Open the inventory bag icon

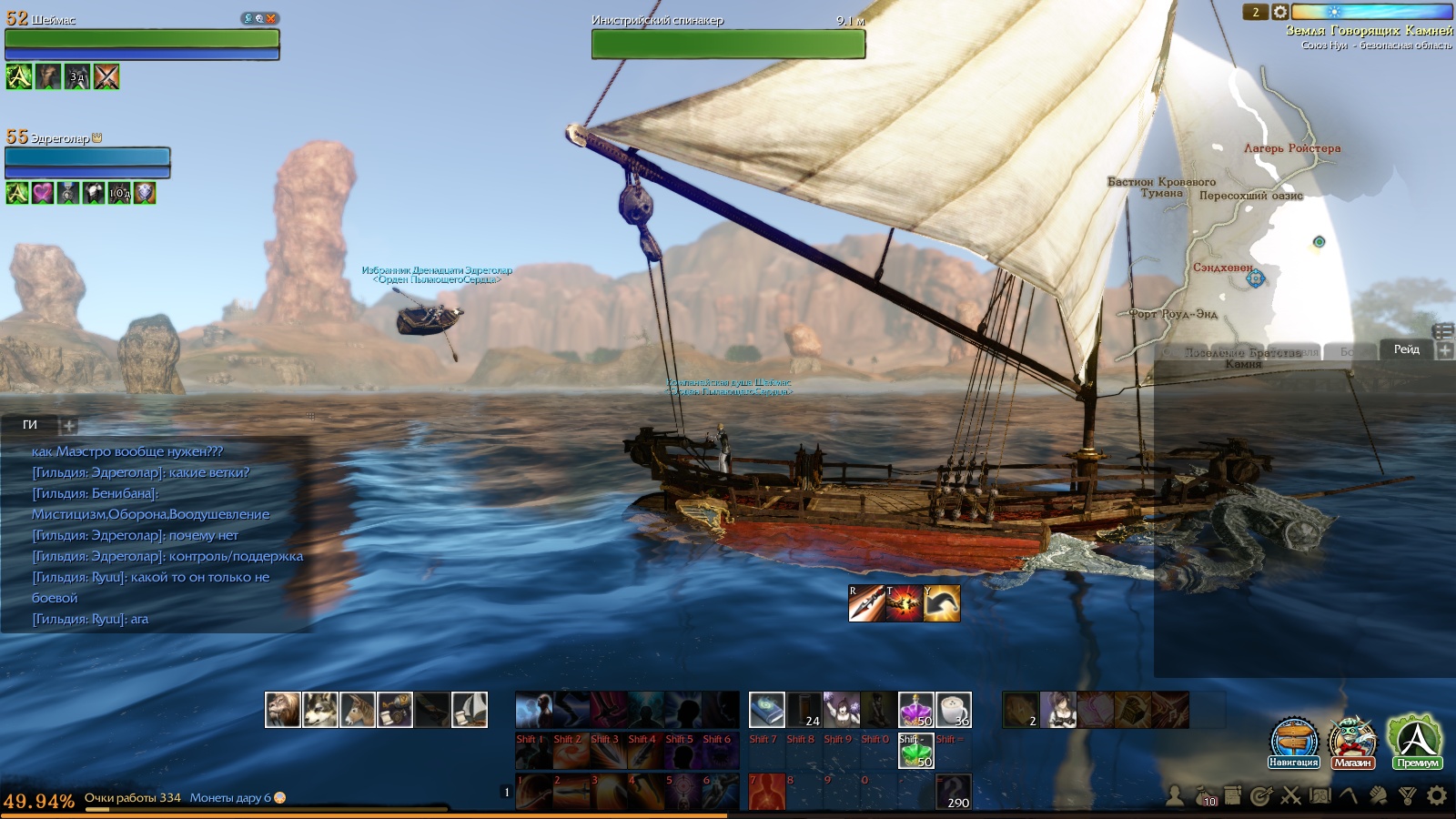pos(1205,796)
